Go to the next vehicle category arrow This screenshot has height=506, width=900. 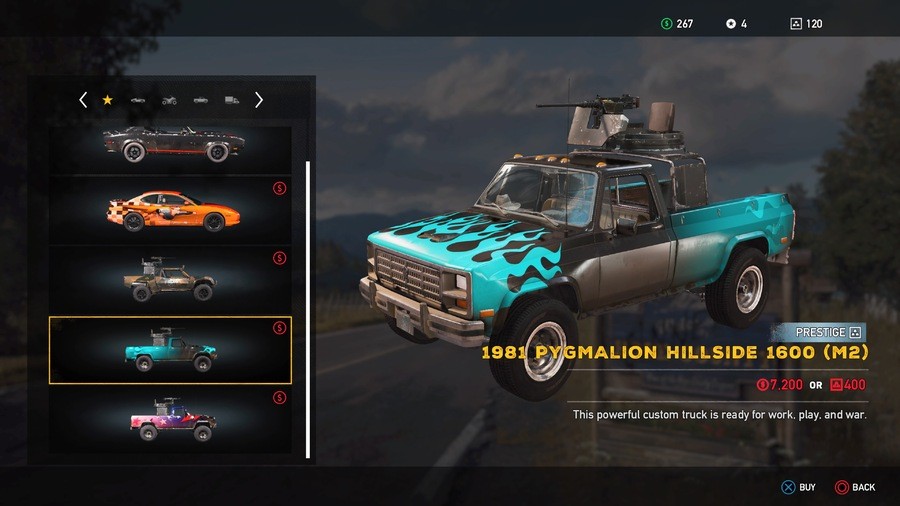(x=259, y=100)
